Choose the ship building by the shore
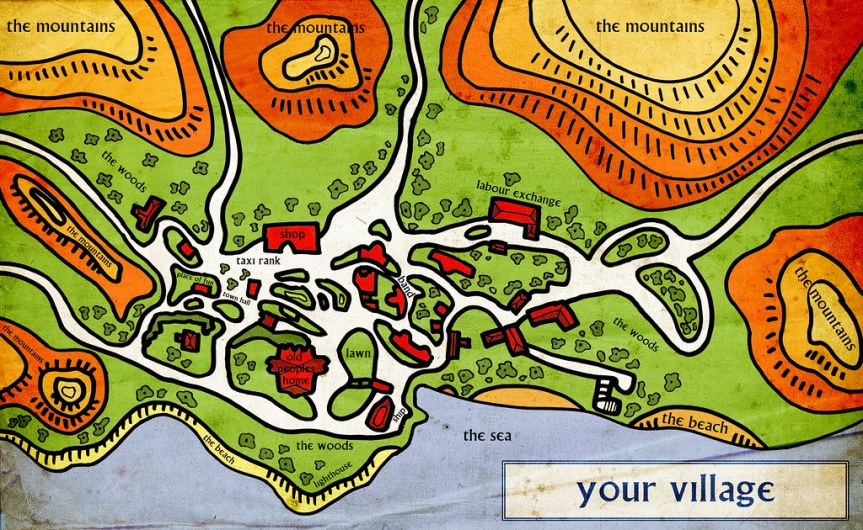The image size is (863, 530). [x=381, y=413]
